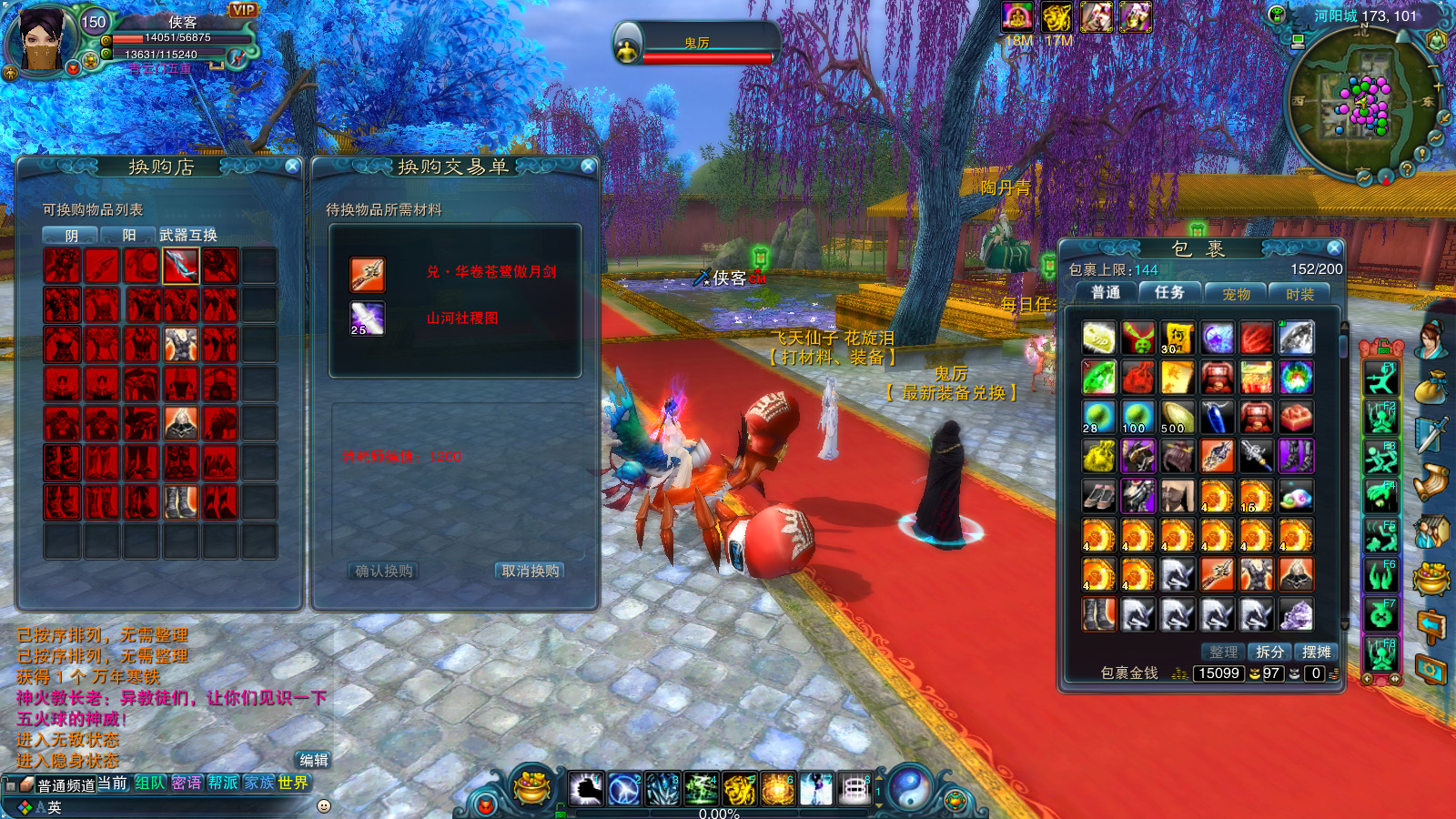Open the 时装 bag tab

1299,294
